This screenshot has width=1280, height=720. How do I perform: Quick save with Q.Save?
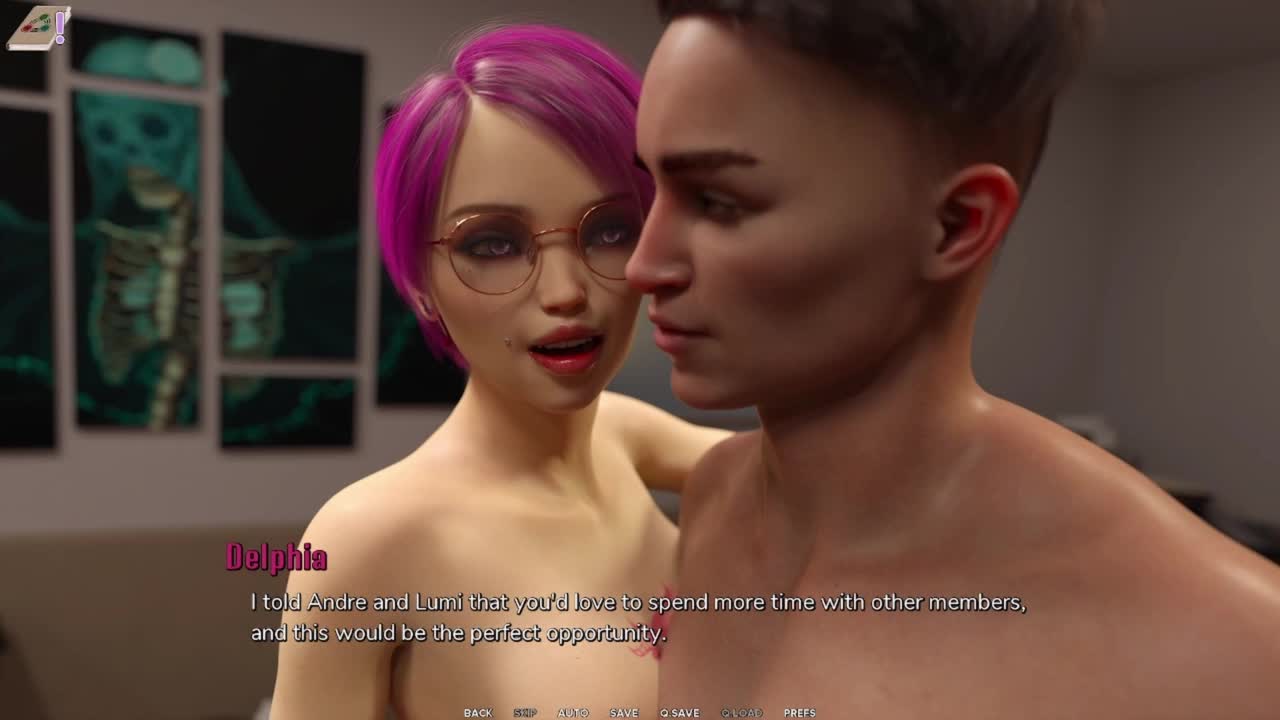[680, 712]
